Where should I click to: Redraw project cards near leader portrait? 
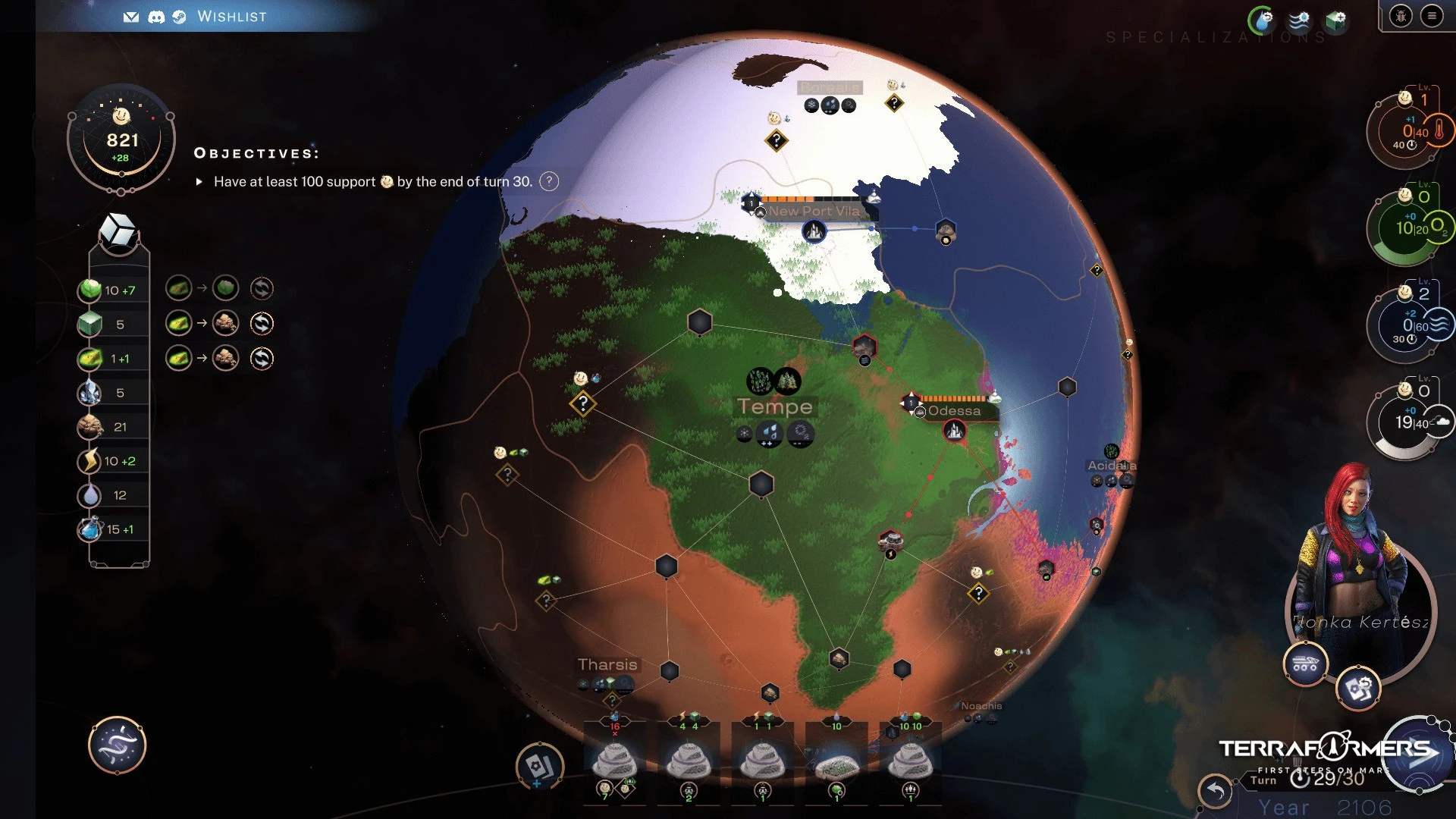pos(1357,689)
